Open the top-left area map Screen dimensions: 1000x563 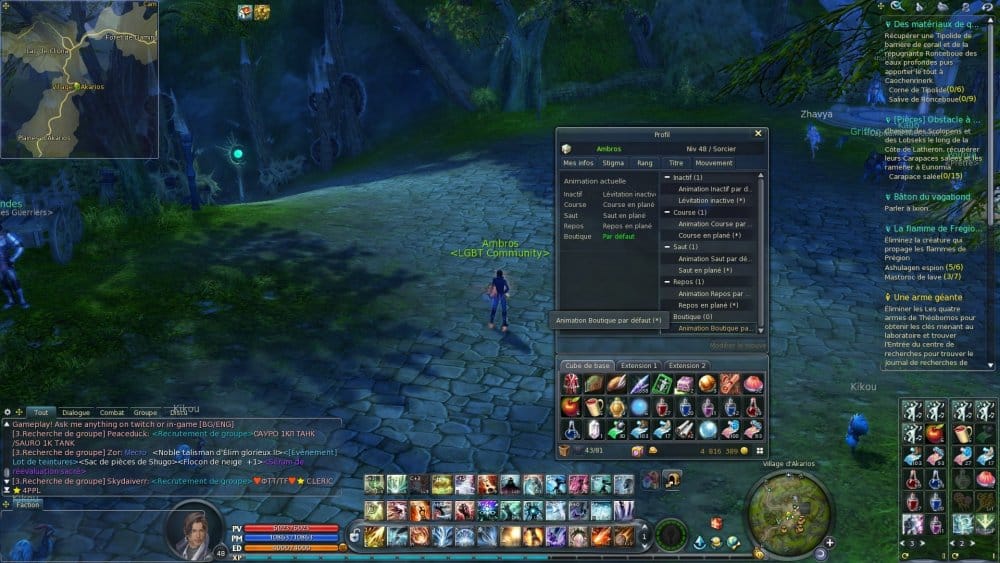79,79
